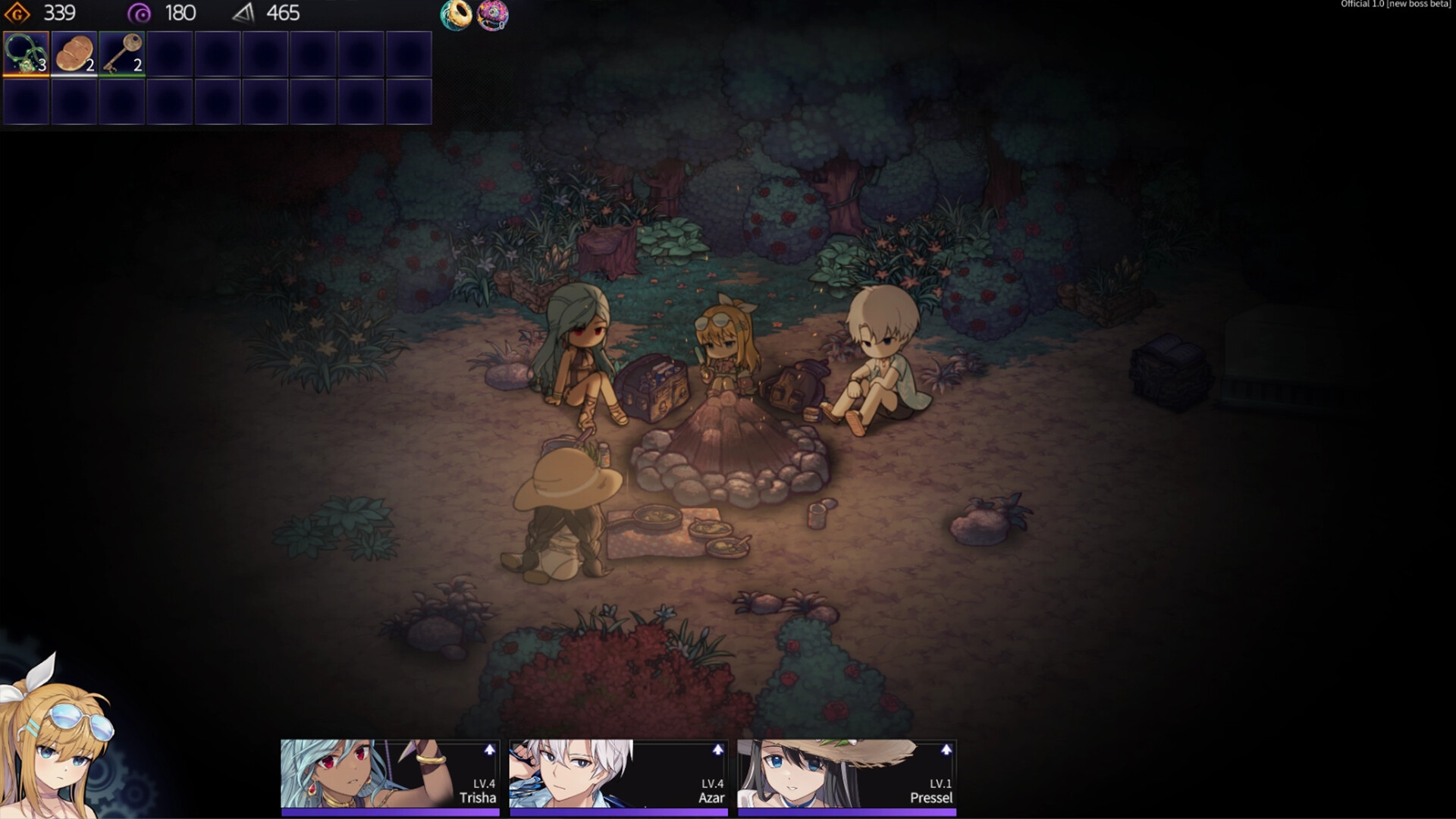
Task: Click the purple progress bar under Trisha
Action: click(x=390, y=811)
